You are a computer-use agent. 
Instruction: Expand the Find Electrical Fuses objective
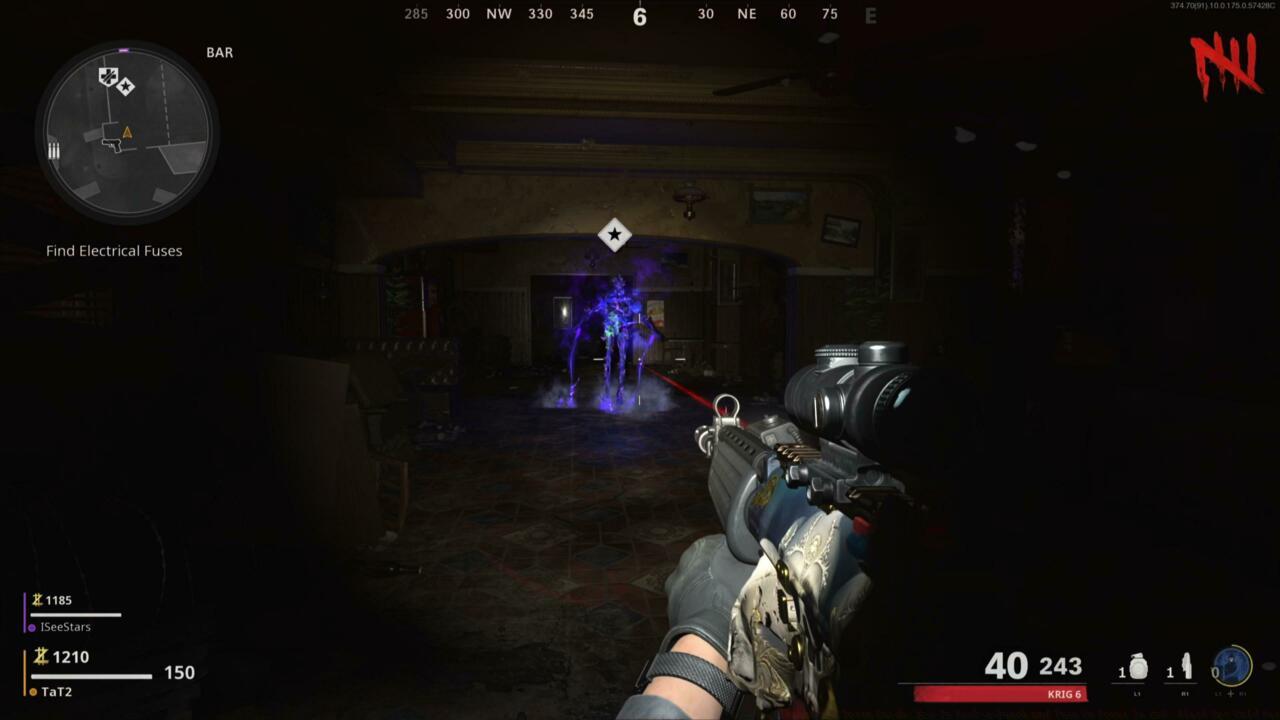(113, 250)
